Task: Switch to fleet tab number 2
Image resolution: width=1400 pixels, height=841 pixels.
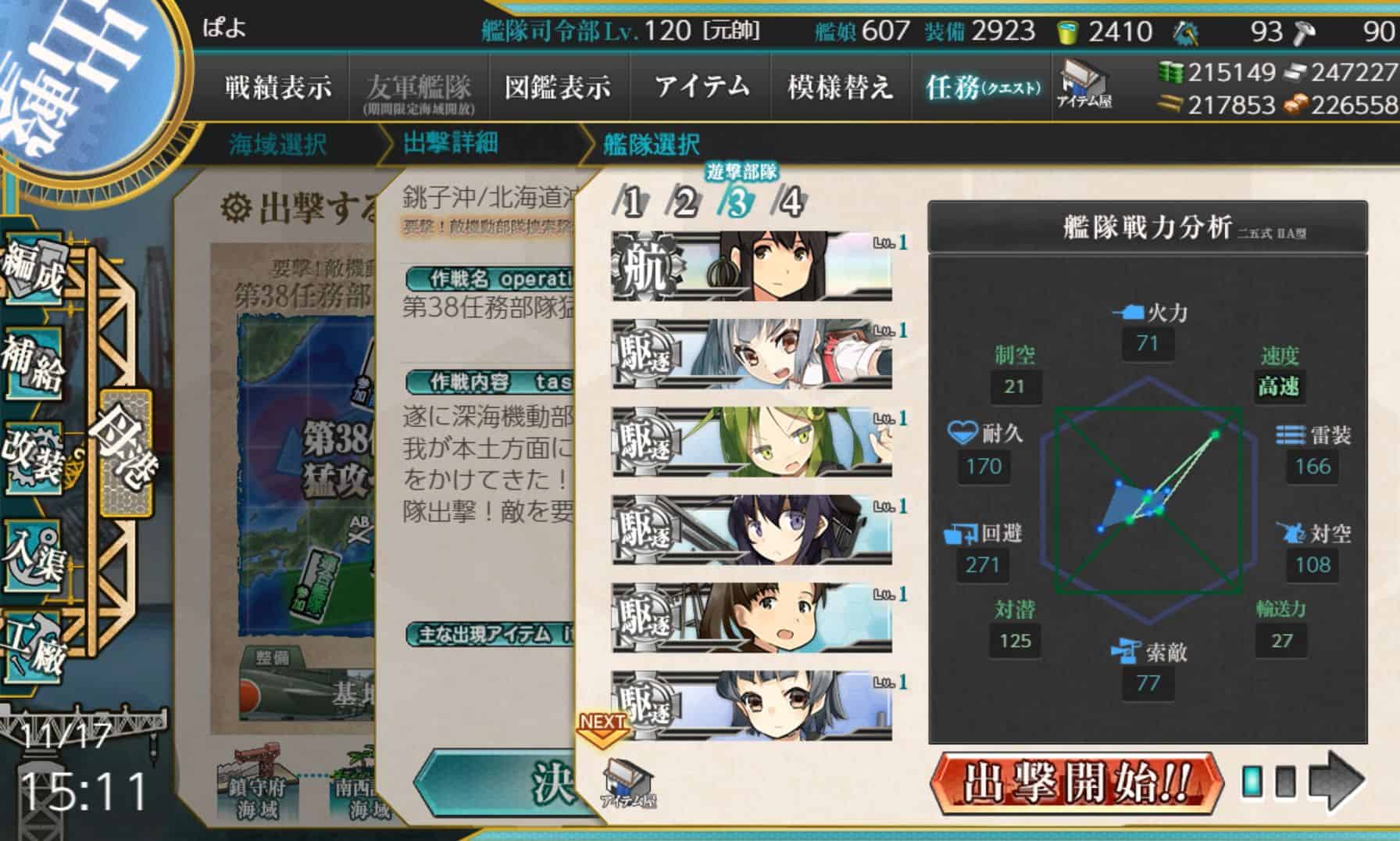Action: pos(684,203)
